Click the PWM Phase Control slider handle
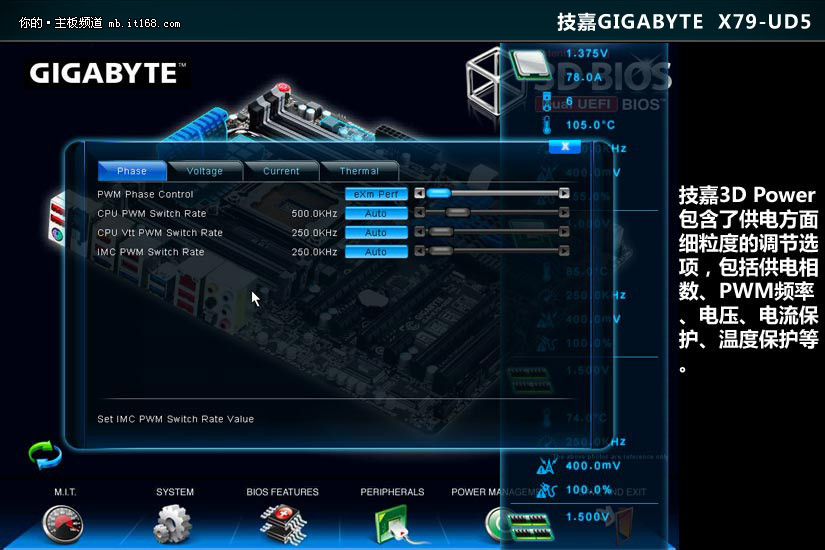 point(438,194)
